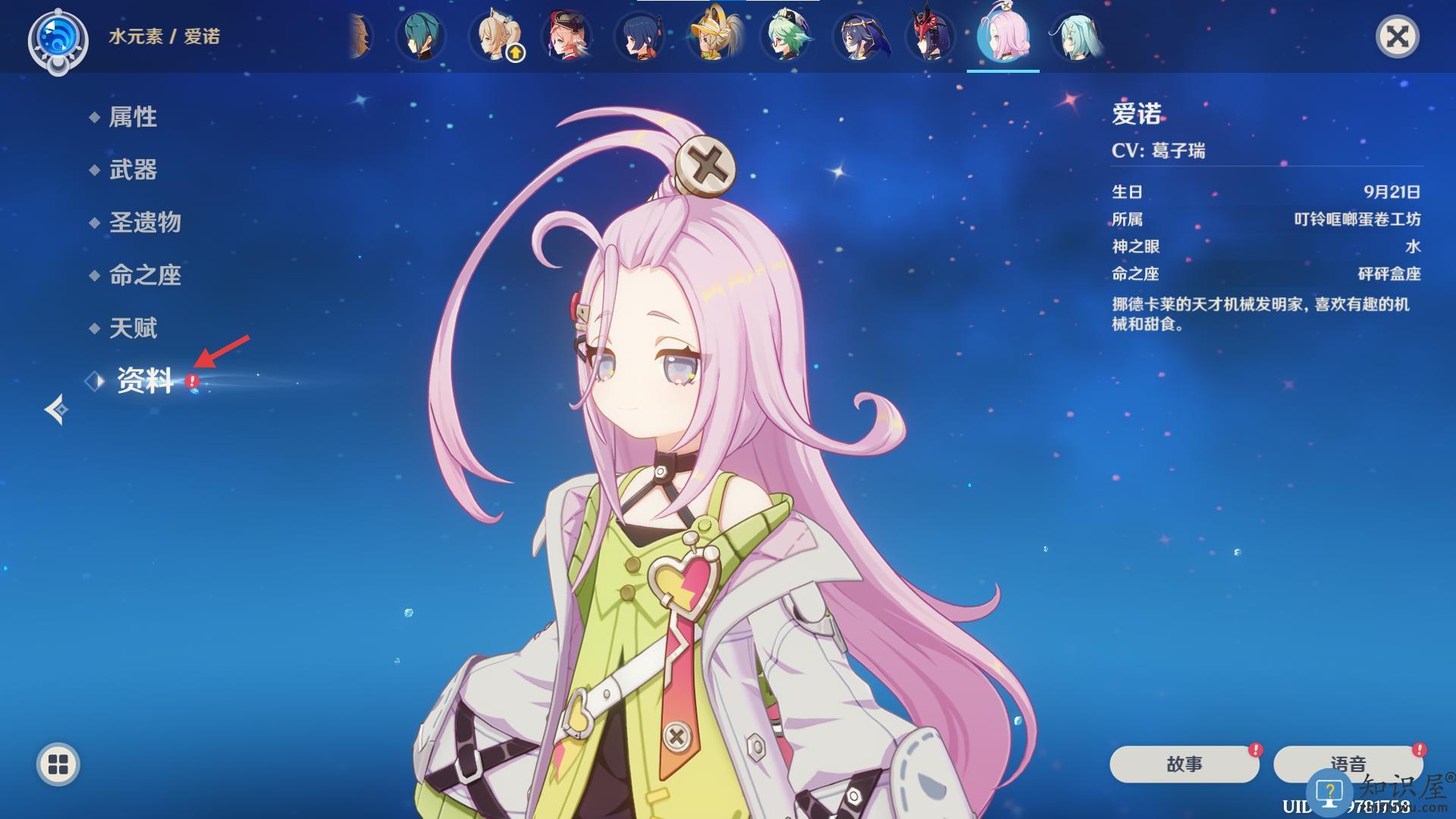
Task: Open the 故事 story button
Action: point(1184,764)
